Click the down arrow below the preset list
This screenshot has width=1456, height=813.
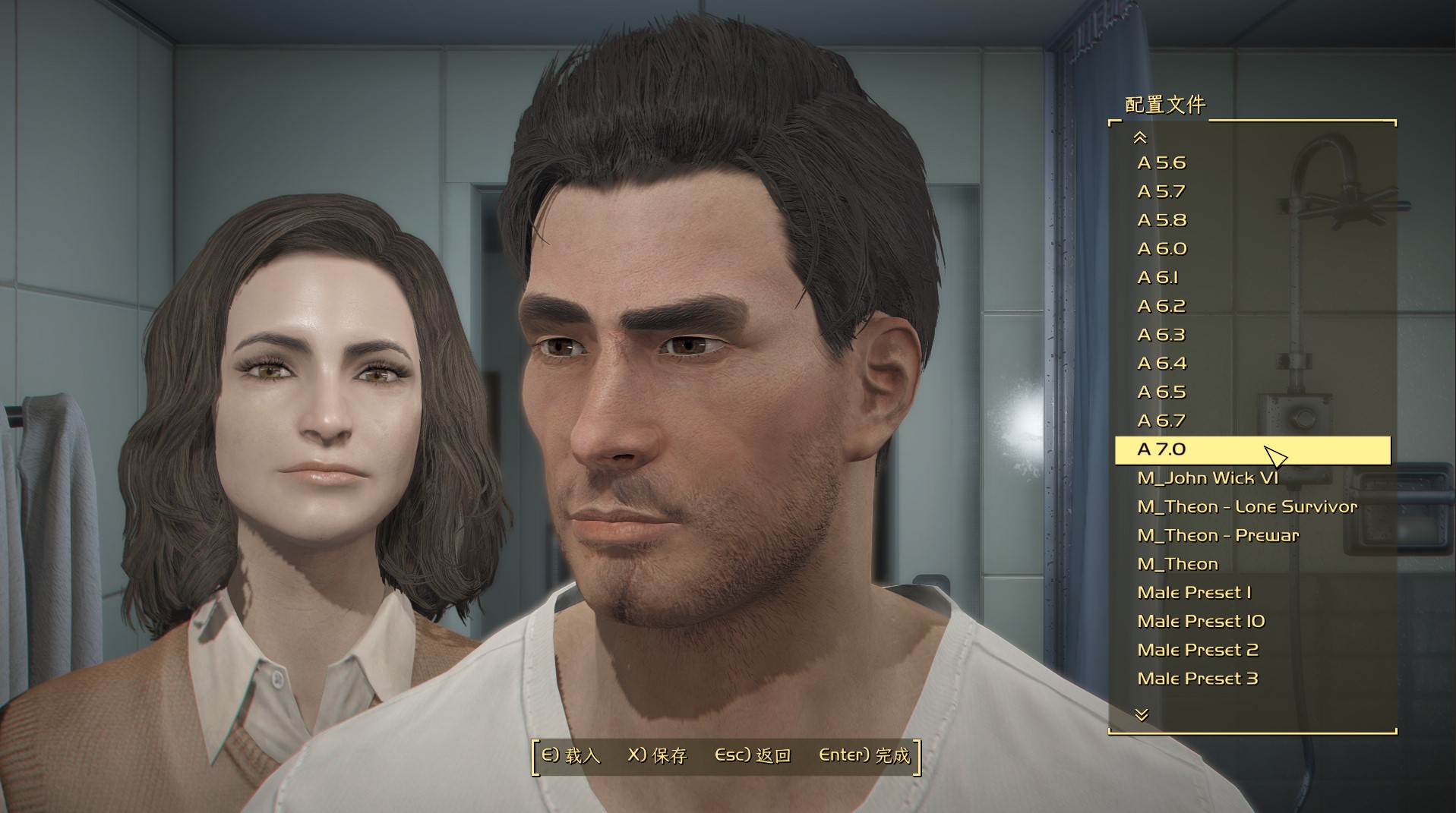point(1141,714)
